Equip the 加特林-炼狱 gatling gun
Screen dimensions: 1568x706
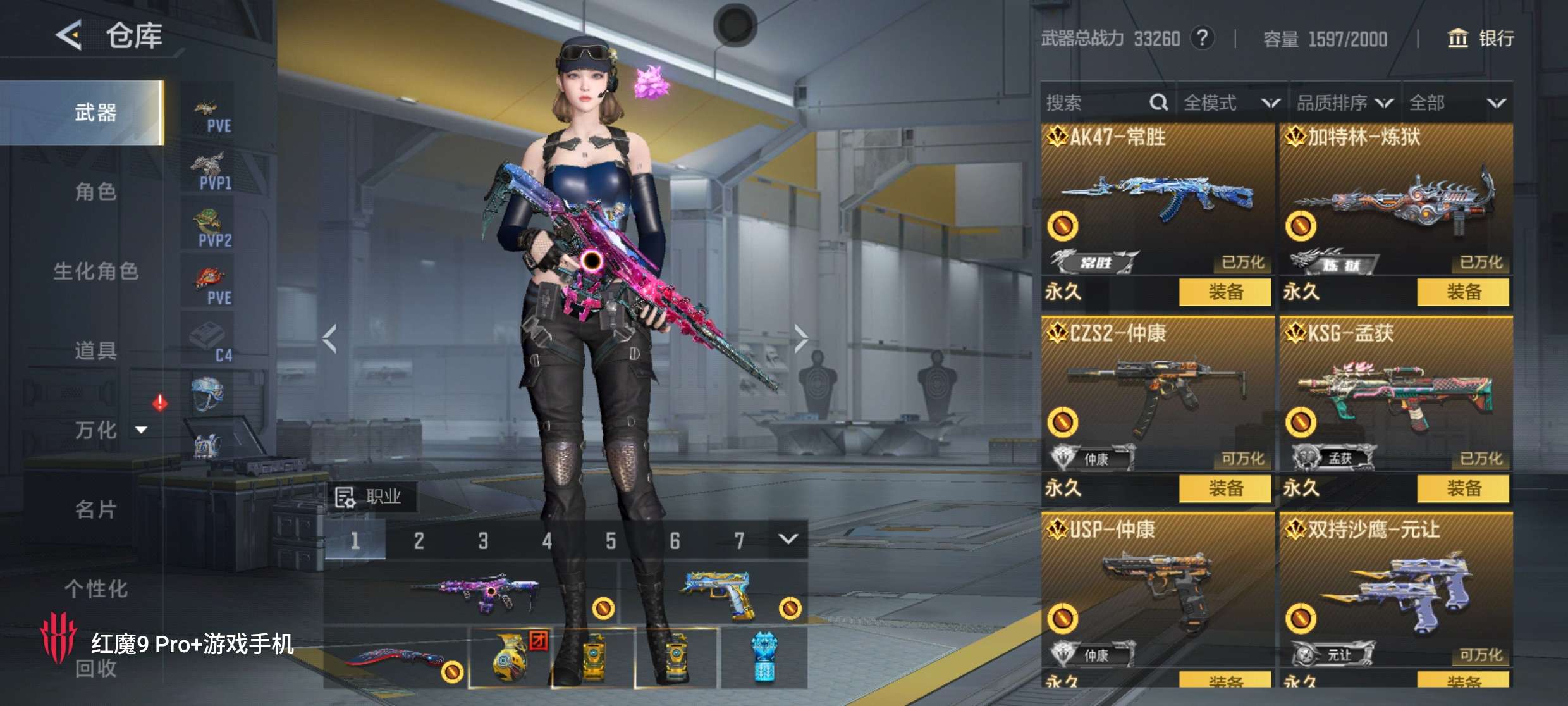click(1463, 292)
